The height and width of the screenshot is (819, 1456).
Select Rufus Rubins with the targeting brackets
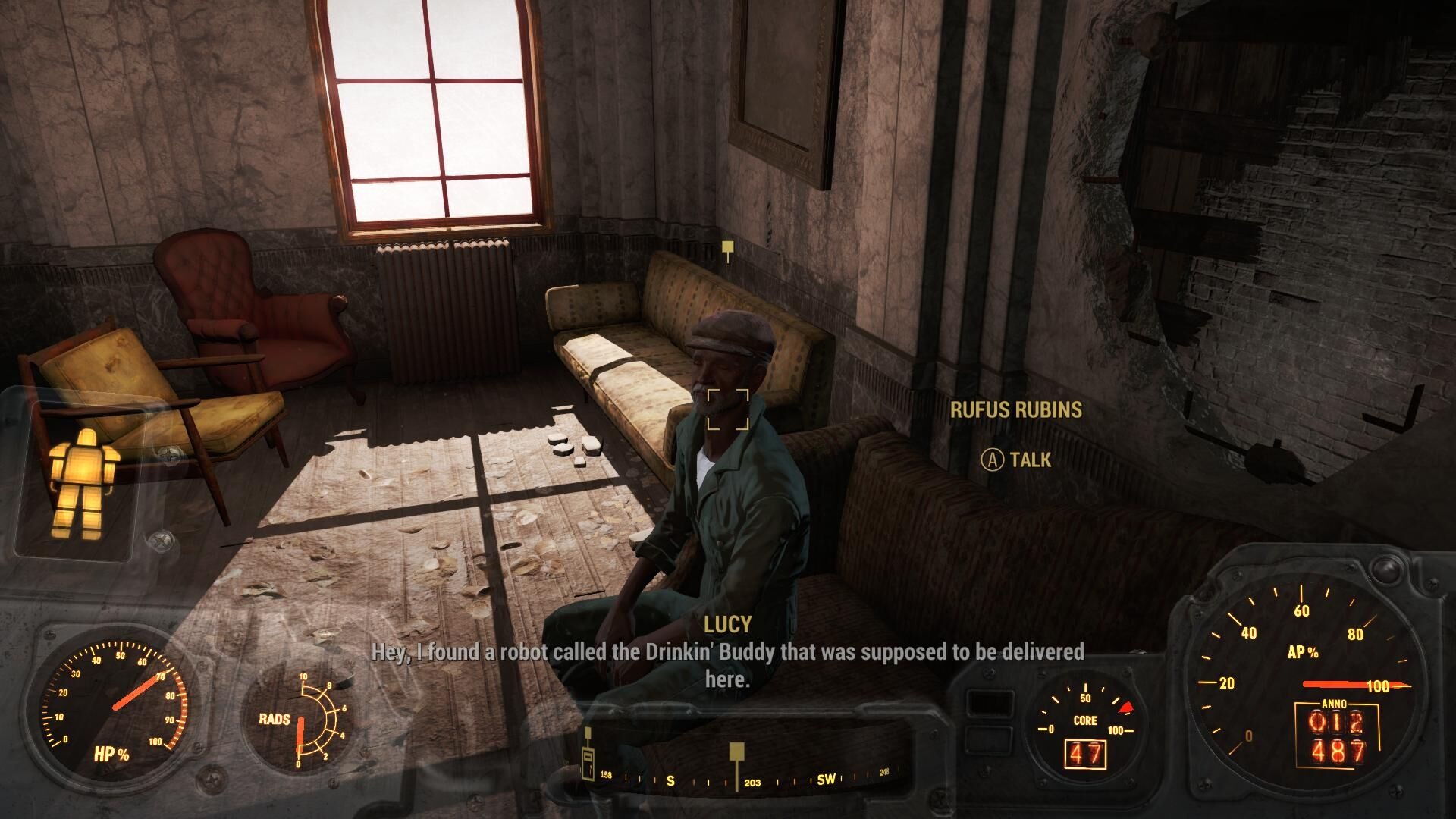pyautogui.click(x=730, y=410)
